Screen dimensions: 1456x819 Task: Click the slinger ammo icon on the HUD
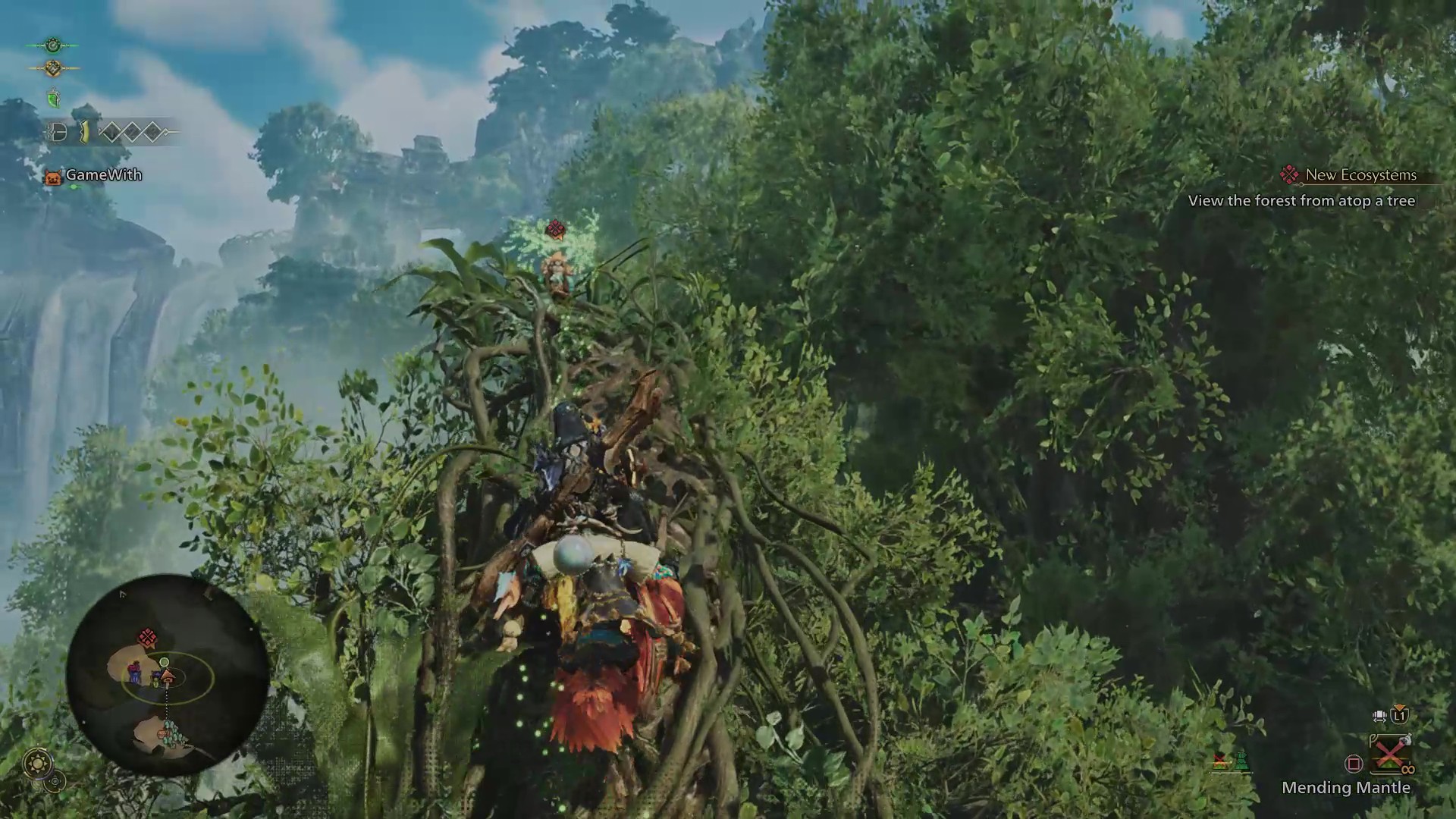[58, 132]
